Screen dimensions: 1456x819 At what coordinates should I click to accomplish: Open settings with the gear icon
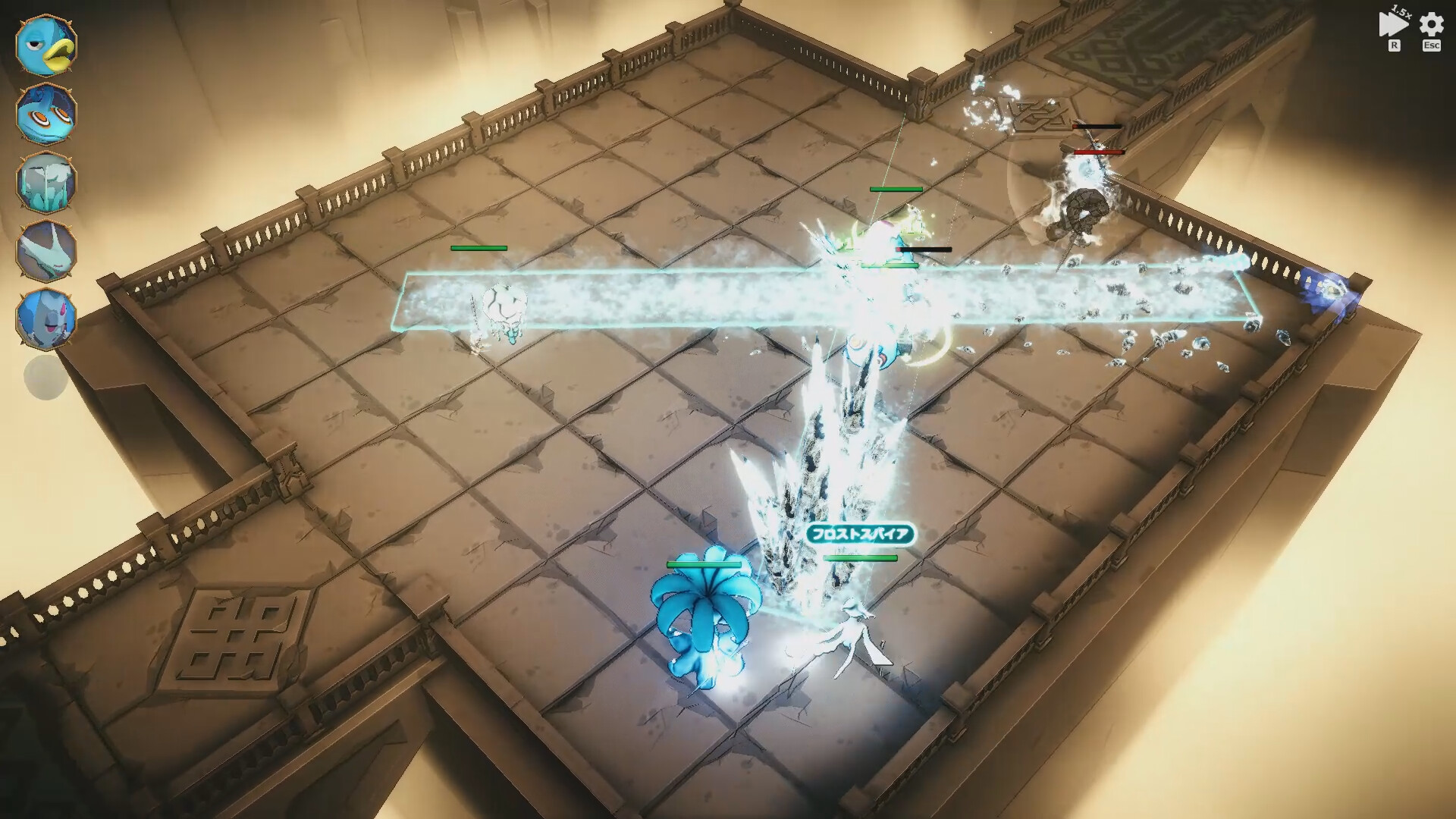coord(1432,25)
